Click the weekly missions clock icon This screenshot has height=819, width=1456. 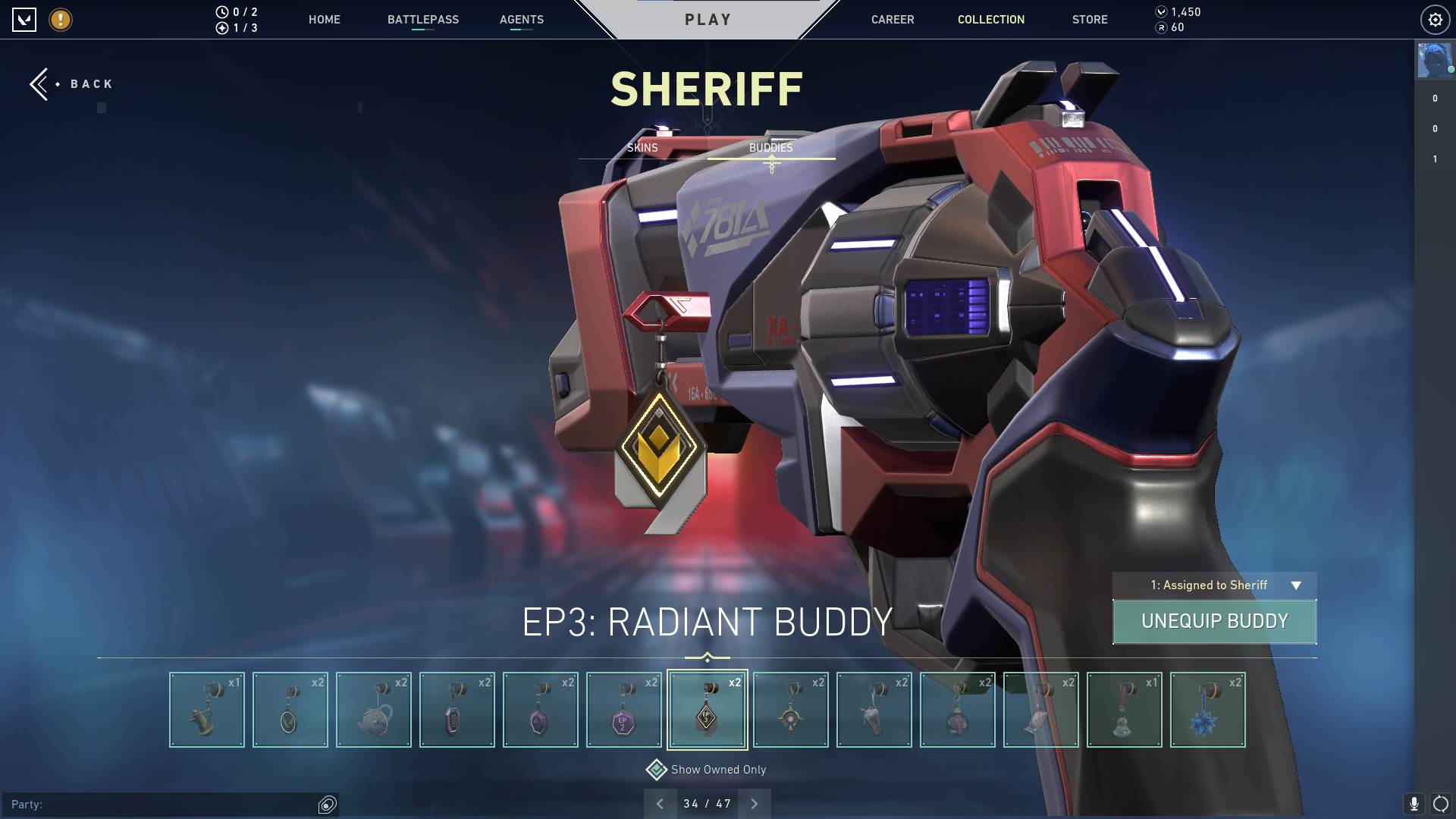[222, 11]
